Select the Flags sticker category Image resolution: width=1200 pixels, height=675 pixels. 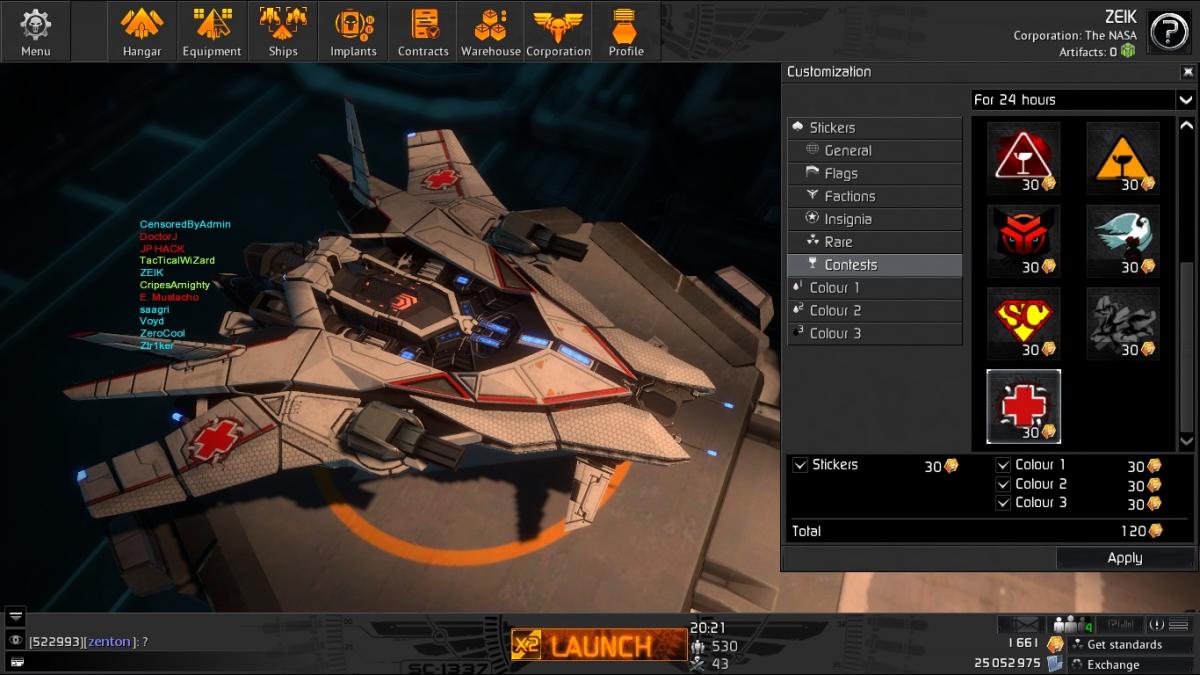click(875, 173)
